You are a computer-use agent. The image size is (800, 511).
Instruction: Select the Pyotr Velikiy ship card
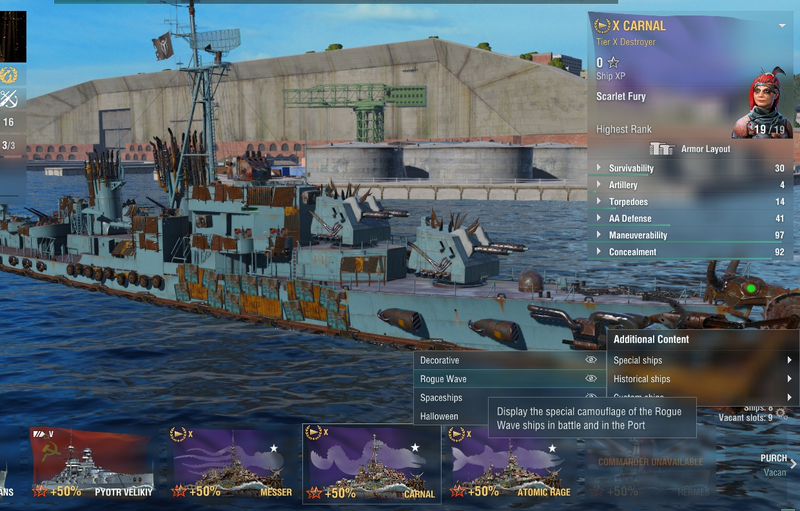(91, 463)
